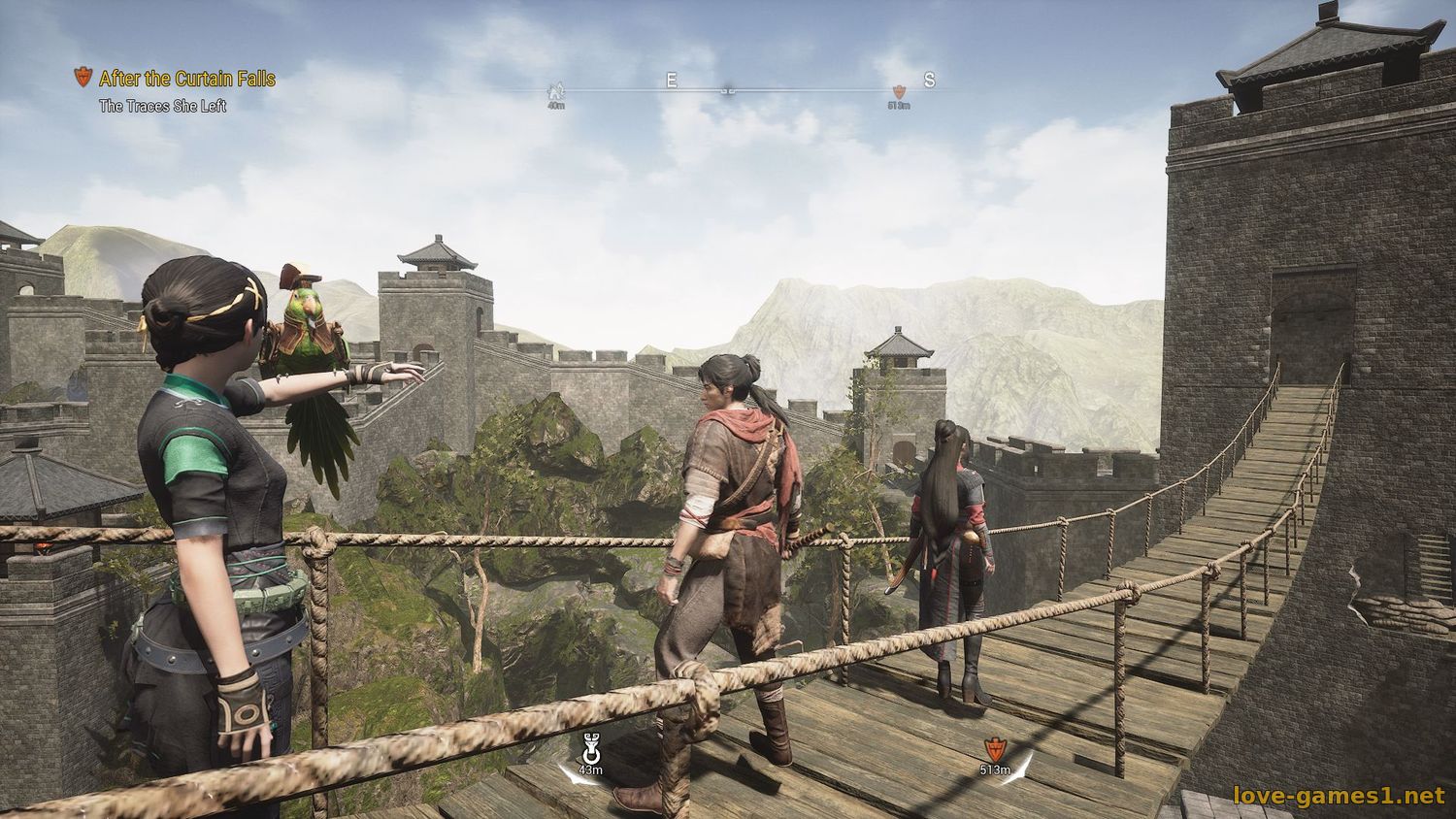Image resolution: width=1456 pixels, height=819 pixels.
Task: Select the white 43m waypoint marker icon
Action: point(589,749)
